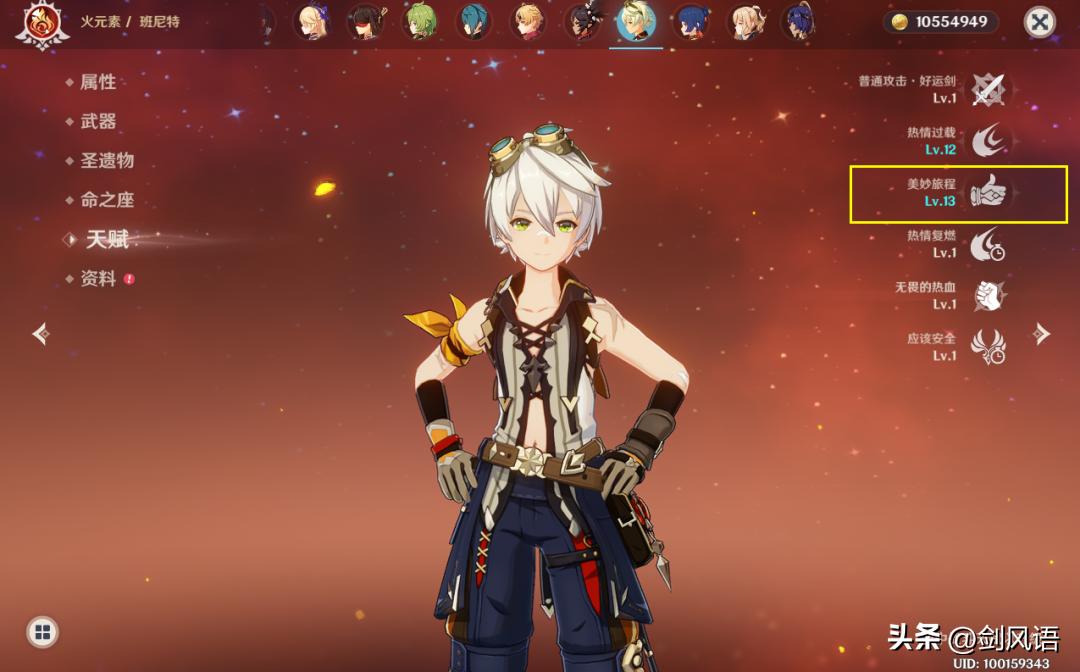Open the 美妙旅程 Lv.13 talent details
This screenshot has width=1080, height=672.
coord(989,192)
